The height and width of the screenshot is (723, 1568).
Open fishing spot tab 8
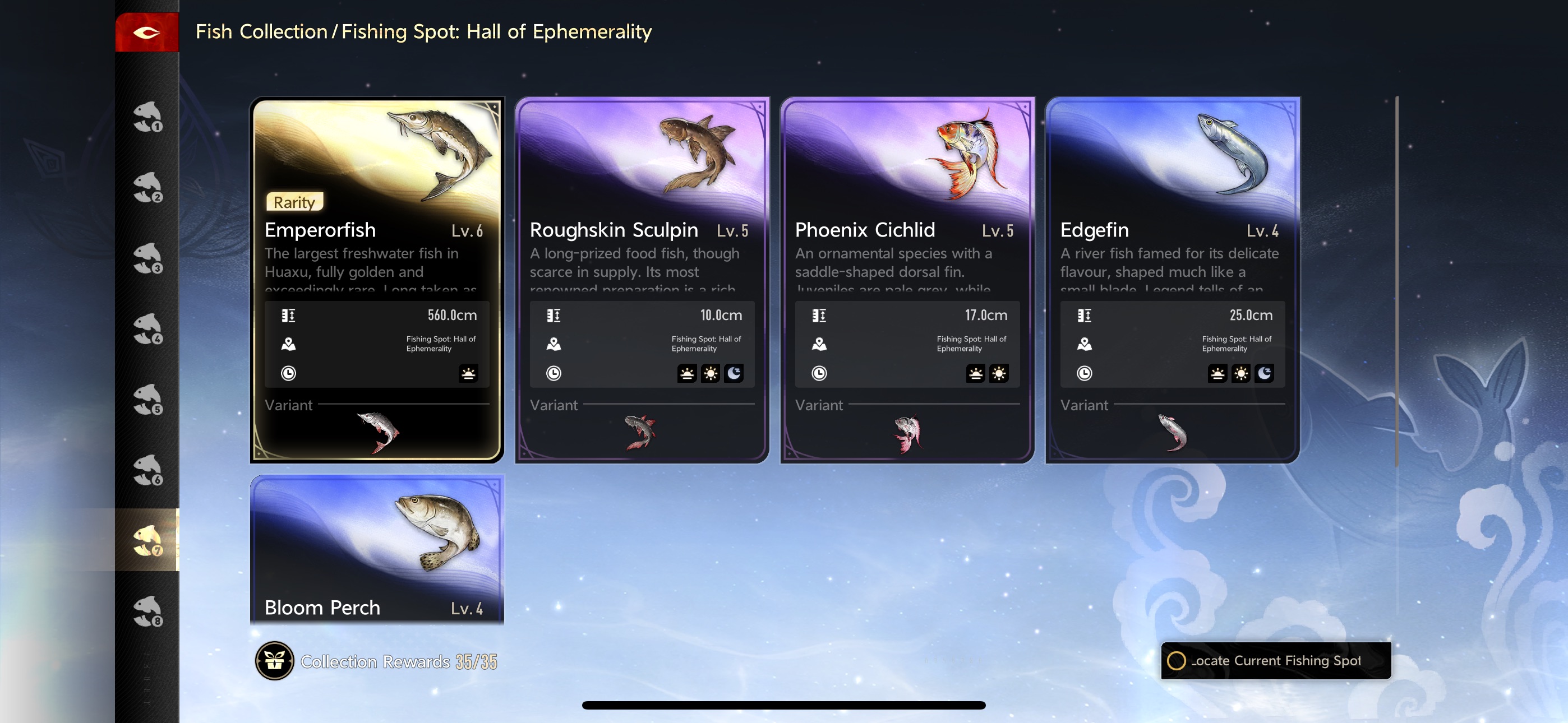(x=147, y=611)
